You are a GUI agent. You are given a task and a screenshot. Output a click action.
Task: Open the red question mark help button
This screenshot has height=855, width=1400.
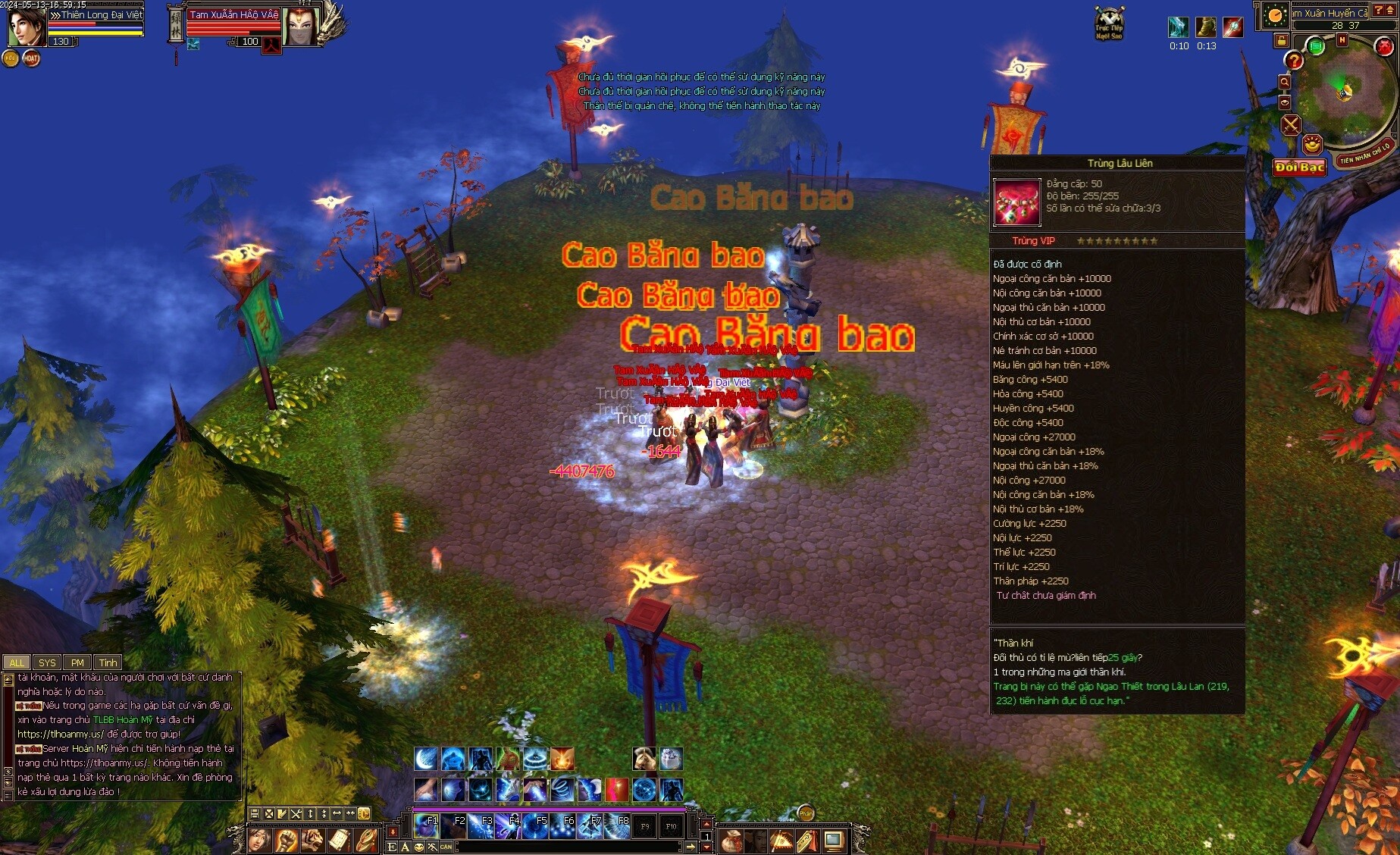tap(1294, 61)
